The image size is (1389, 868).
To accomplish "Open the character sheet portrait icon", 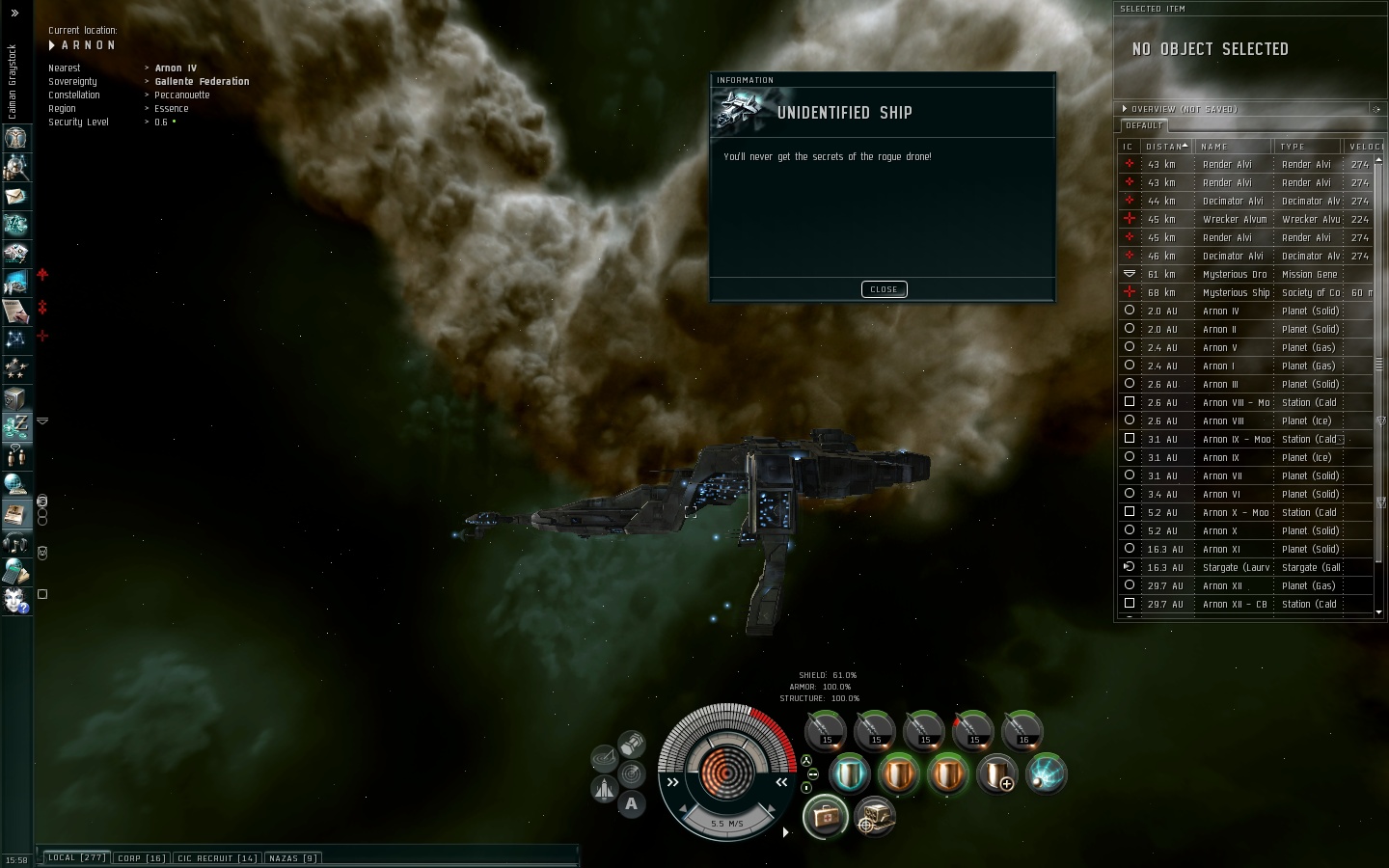I will pyautogui.click(x=15, y=138).
